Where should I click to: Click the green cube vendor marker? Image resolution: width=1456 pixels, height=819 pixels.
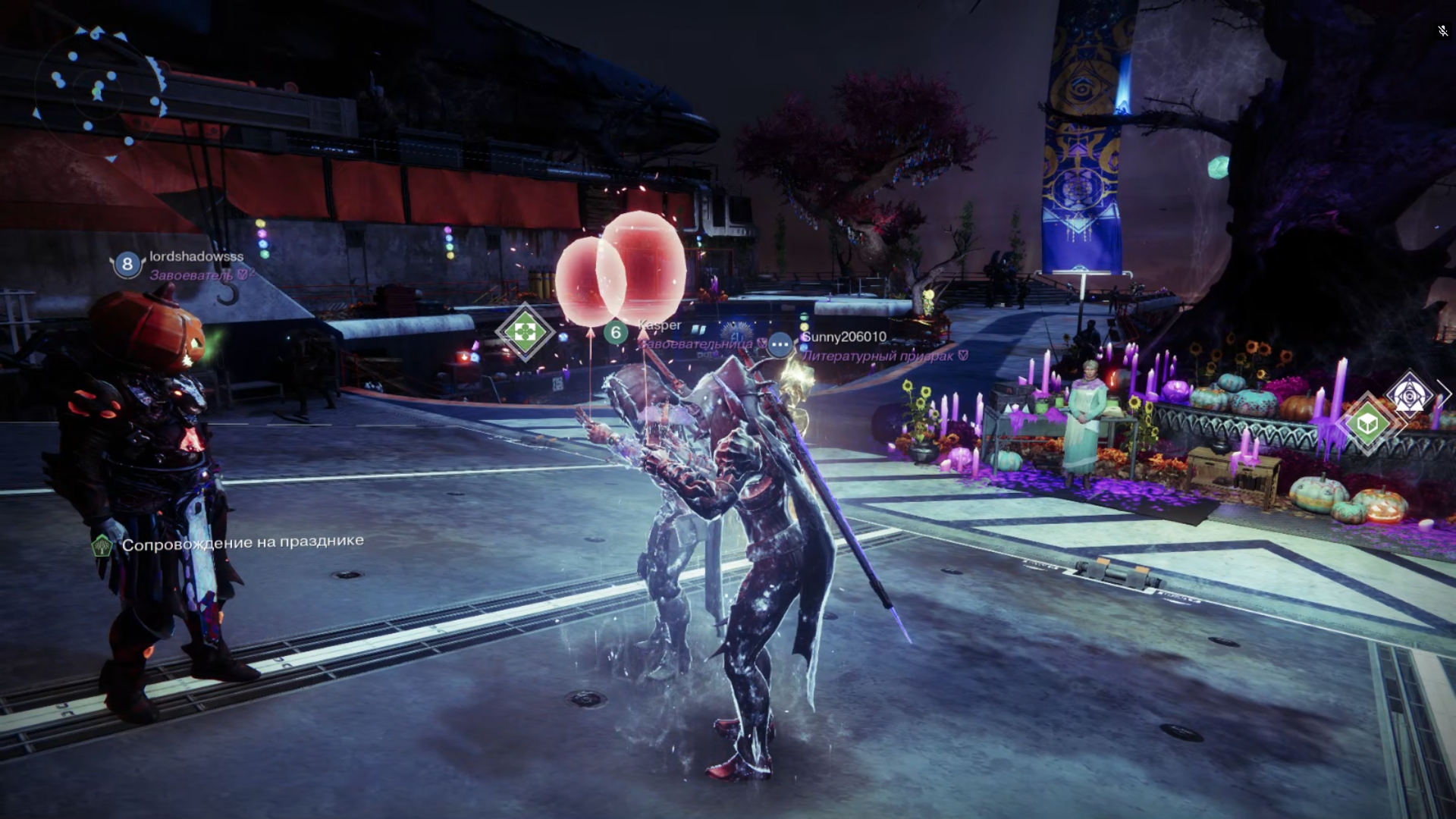pyautogui.click(x=1367, y=423)
